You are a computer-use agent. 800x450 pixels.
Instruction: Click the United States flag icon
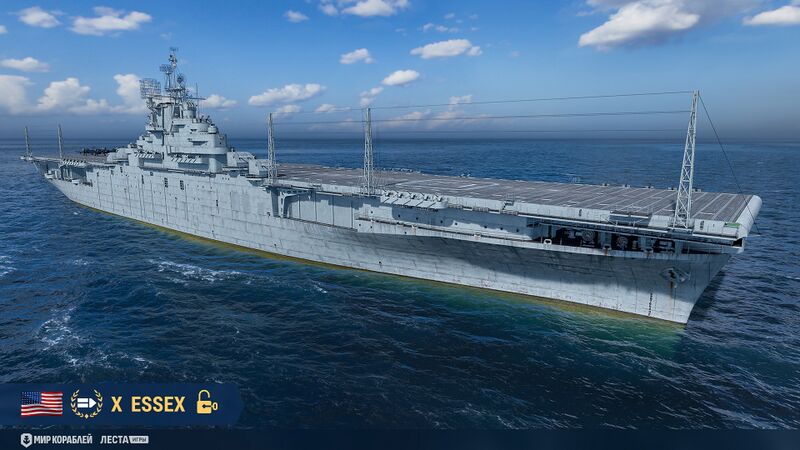click(41, 404)
